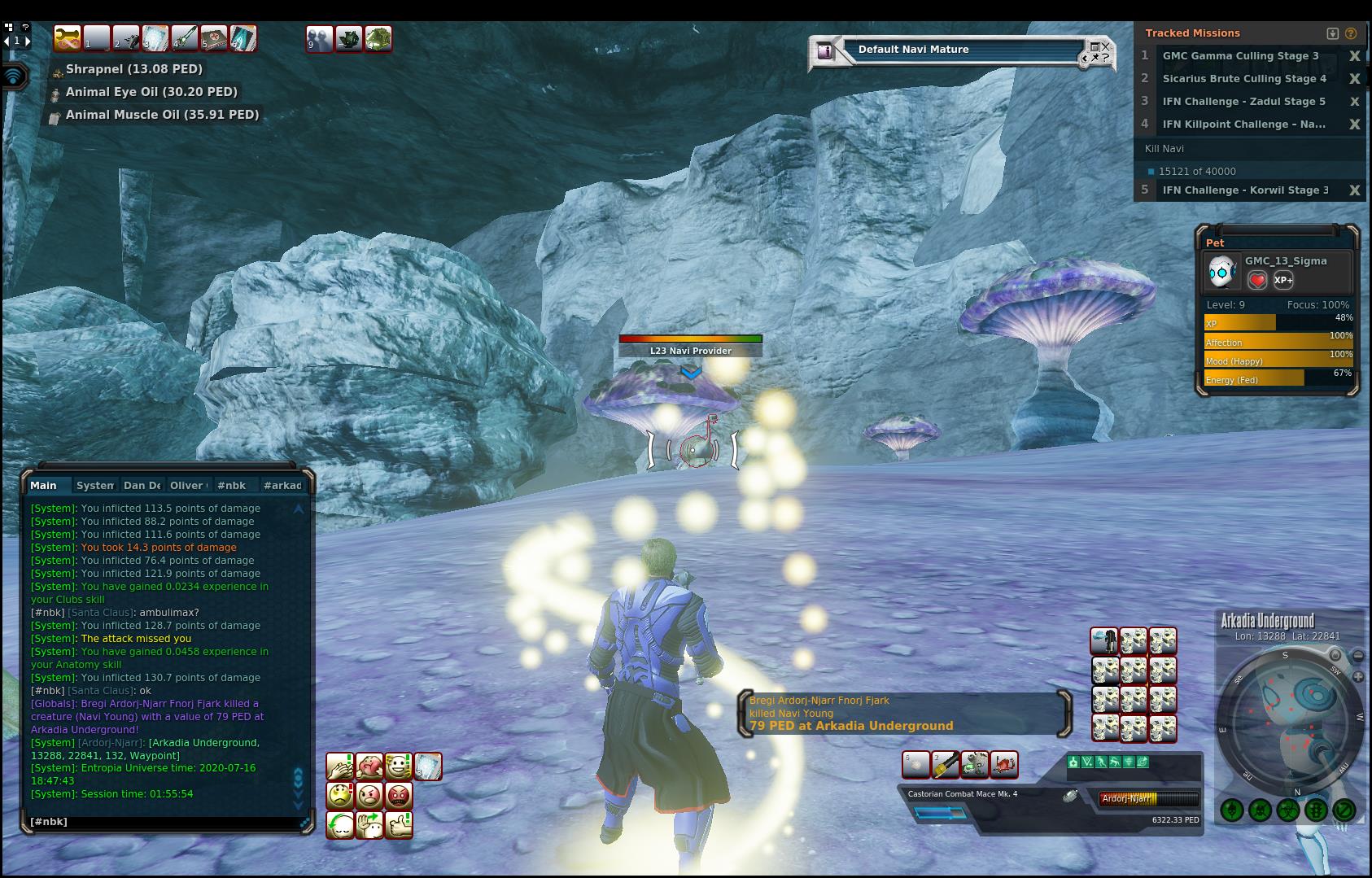This screenshot has height=878, width=1372.
Task: Use the thumbs up emote
Action: [399, 825]
